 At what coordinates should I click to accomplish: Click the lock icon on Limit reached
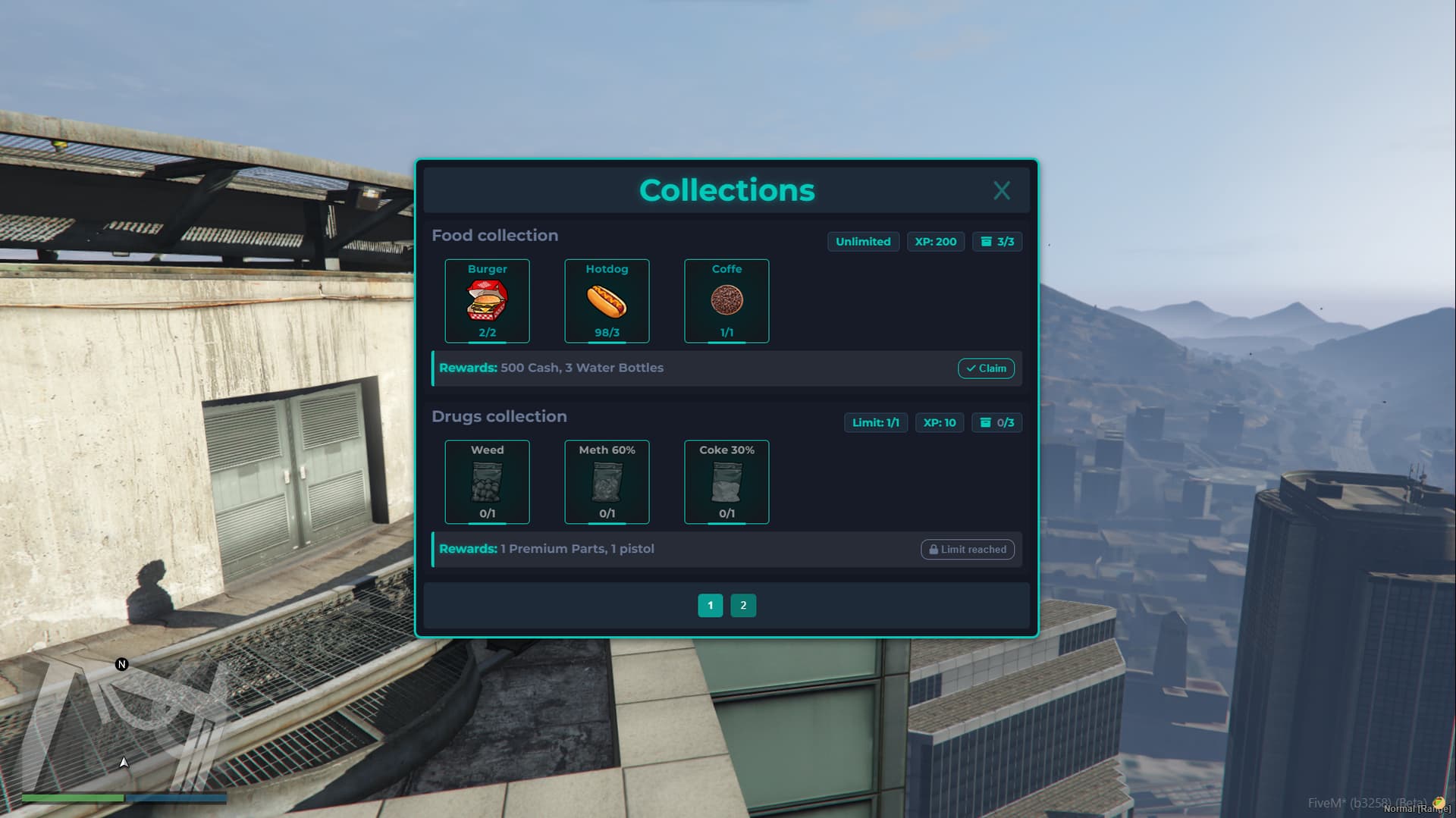[934, 549]
